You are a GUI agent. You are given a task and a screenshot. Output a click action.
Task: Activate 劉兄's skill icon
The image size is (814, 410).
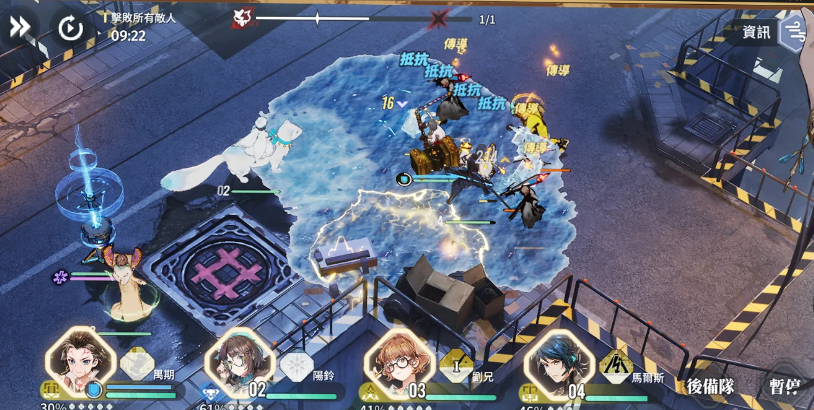[455, 365]
